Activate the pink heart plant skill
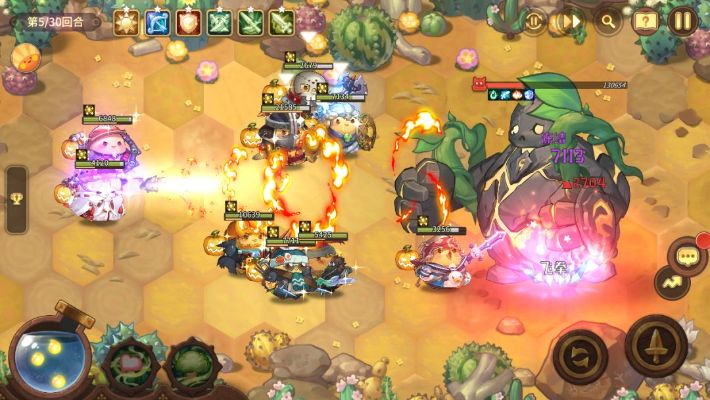 point(127,364)
